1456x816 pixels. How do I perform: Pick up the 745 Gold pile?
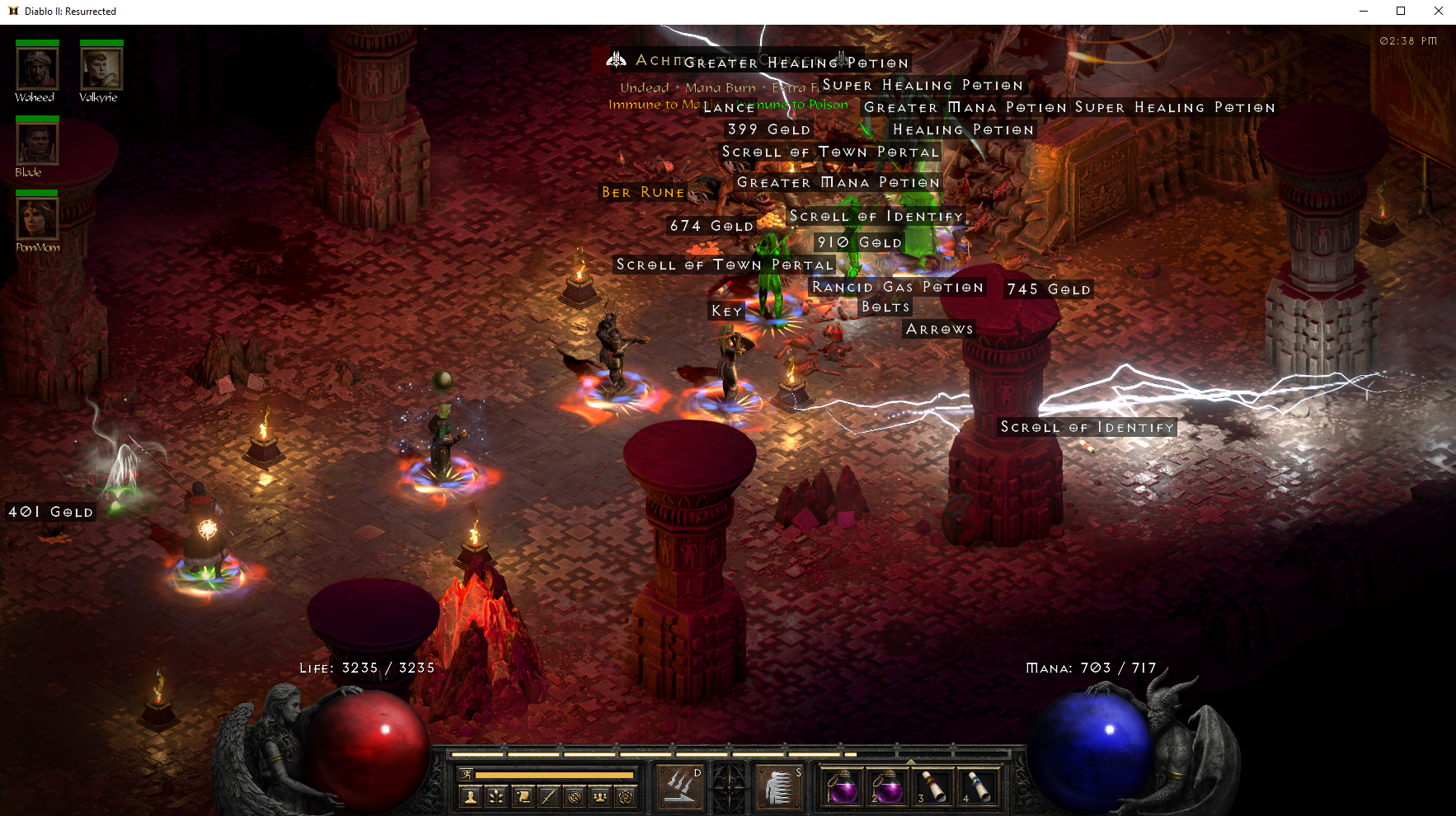tap(1048, 288)
